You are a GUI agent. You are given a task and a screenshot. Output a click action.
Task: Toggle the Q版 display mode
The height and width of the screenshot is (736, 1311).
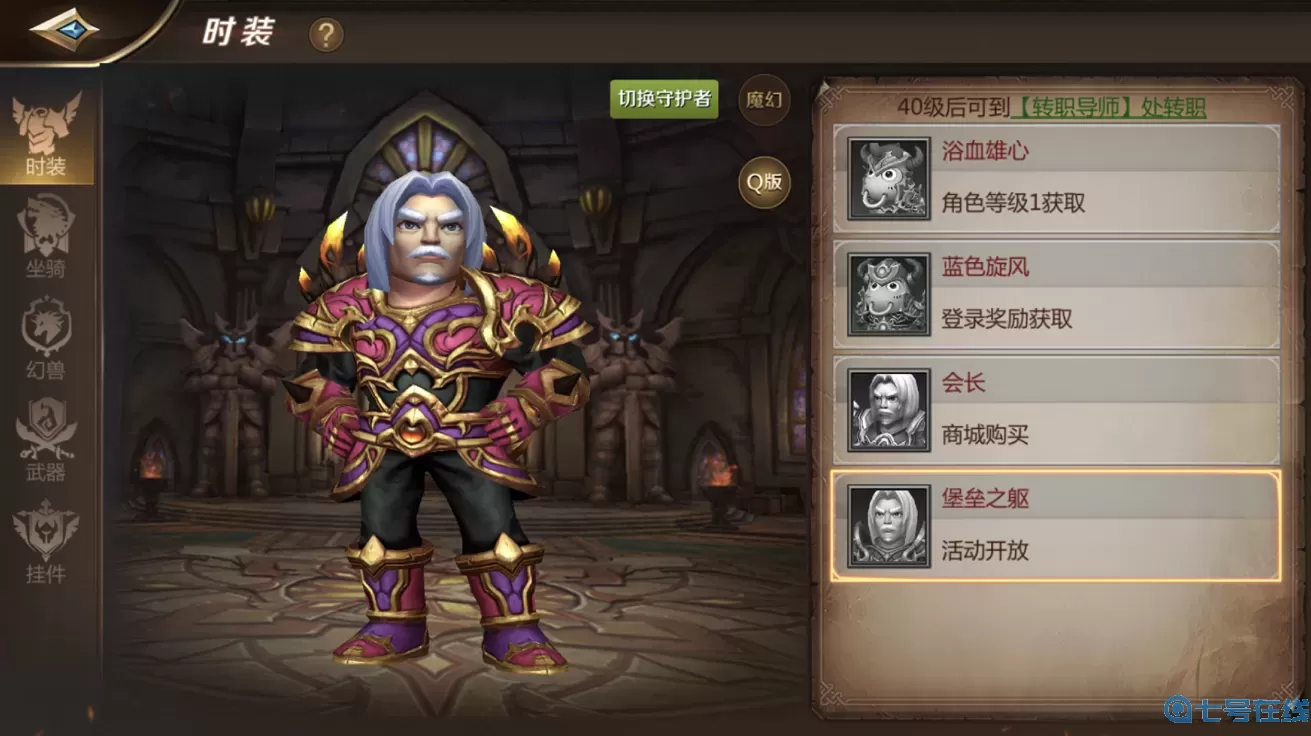click(x=763, y=183)
